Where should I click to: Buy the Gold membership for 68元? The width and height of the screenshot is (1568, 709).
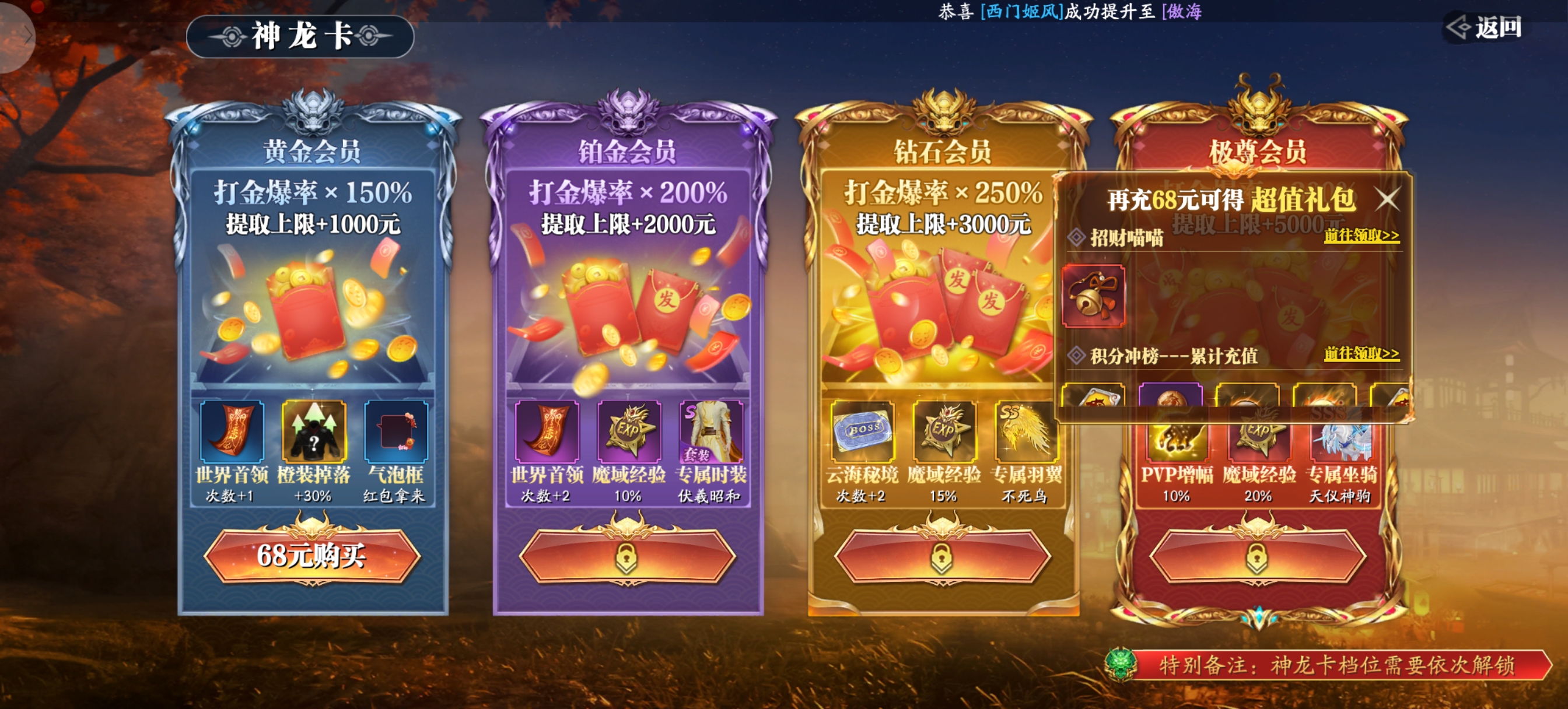[311, 556]
